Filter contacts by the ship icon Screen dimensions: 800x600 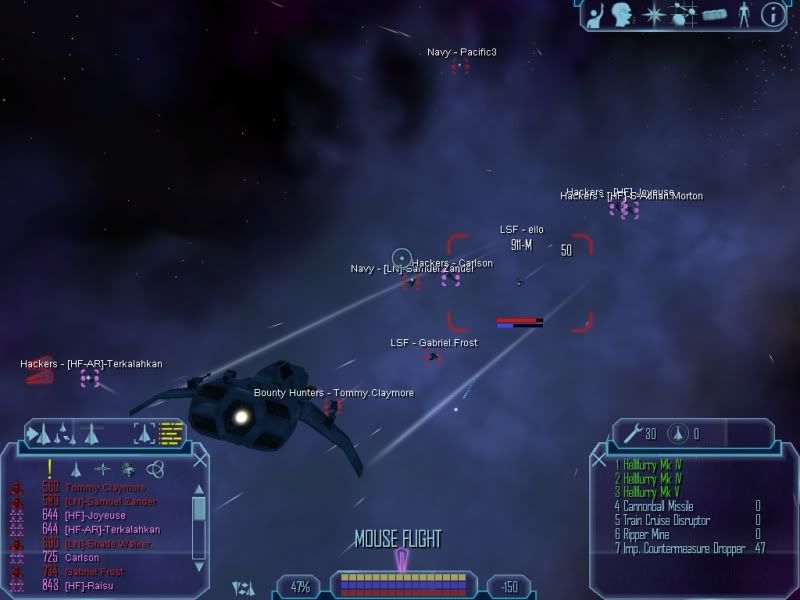click(x=75, y=469)
